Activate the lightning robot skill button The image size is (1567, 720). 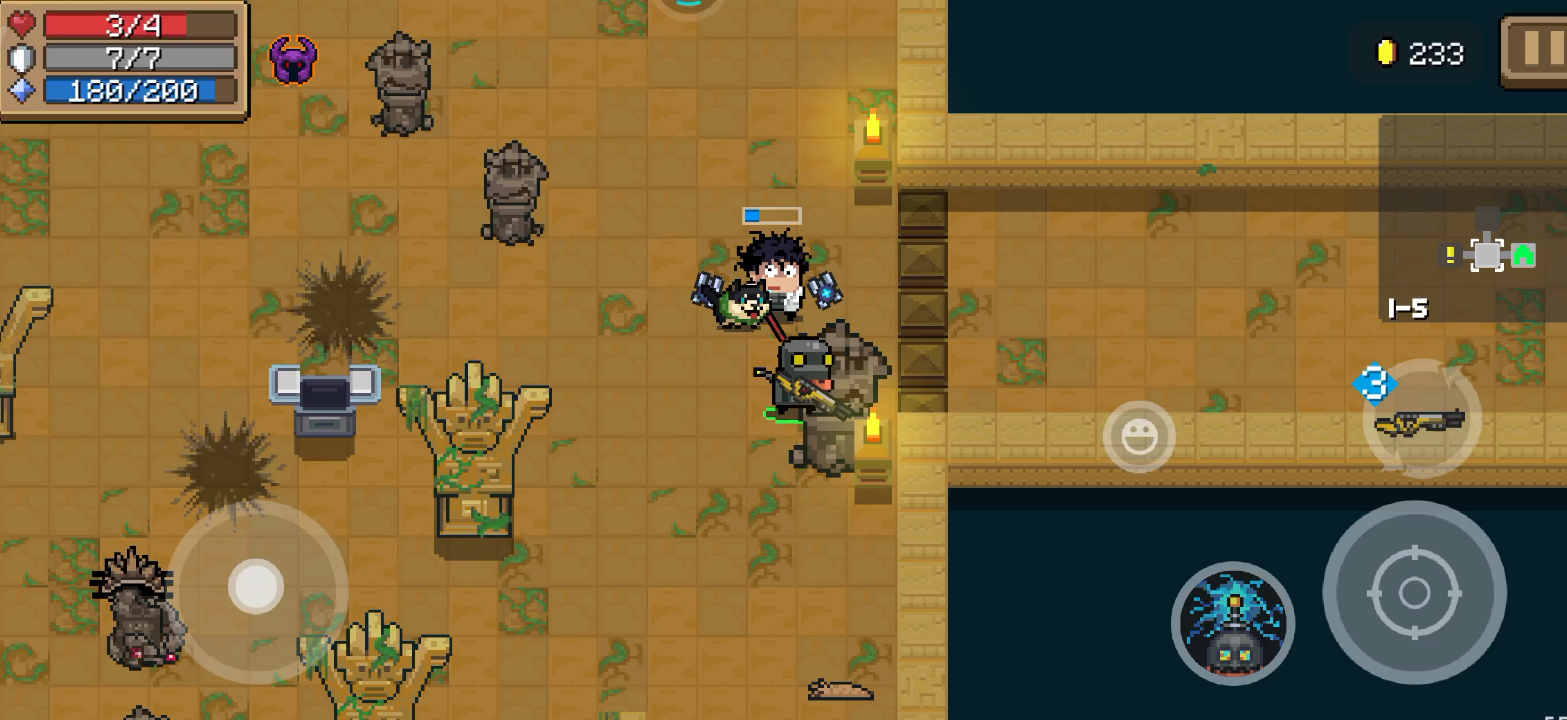point(1233,623)
